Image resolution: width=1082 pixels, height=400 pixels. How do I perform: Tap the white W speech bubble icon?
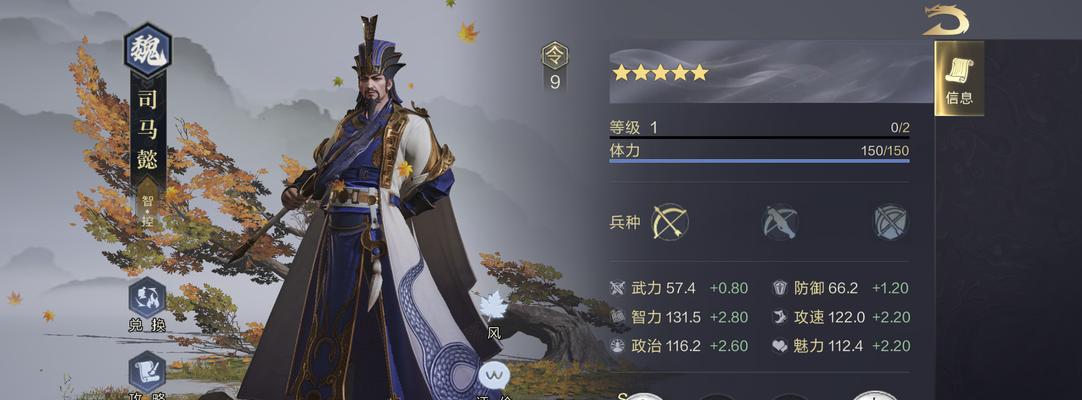pos(493,376)
